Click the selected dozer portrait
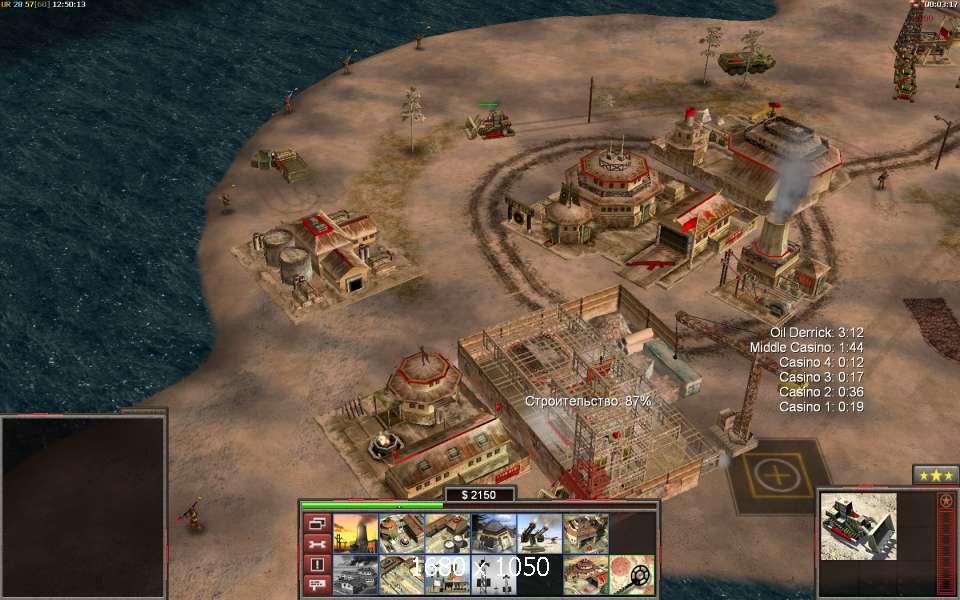The image size is (960, 600). [x=857, y=527]
